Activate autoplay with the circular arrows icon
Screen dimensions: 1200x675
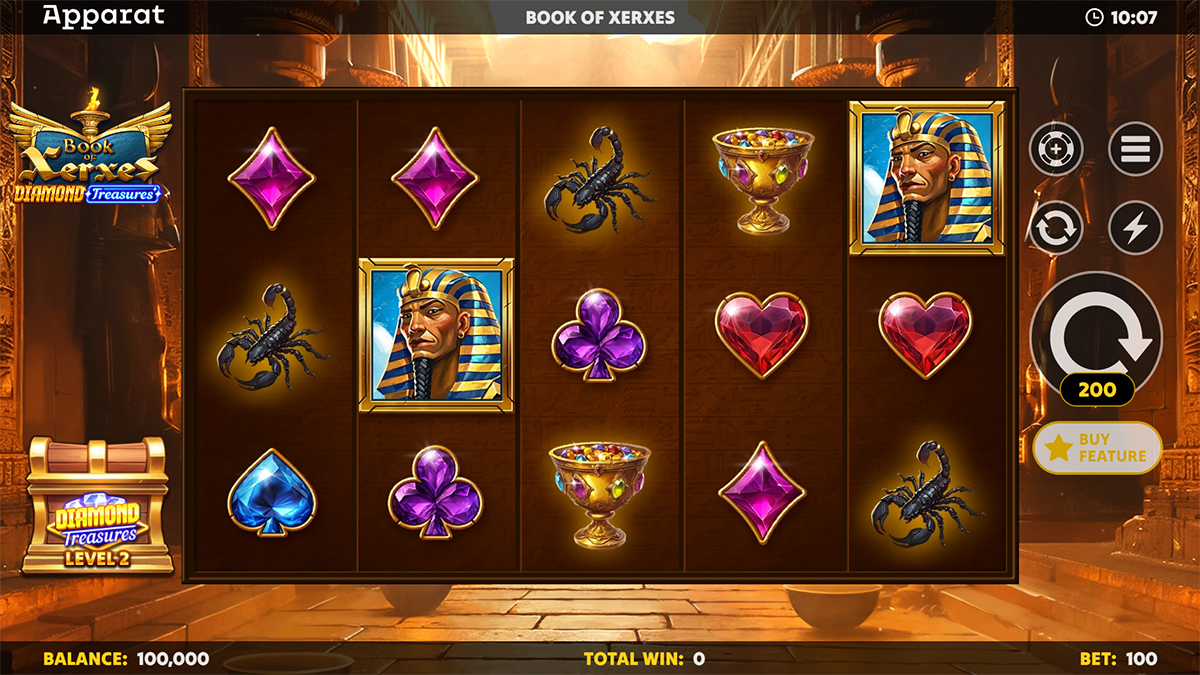pos(1056,229)
